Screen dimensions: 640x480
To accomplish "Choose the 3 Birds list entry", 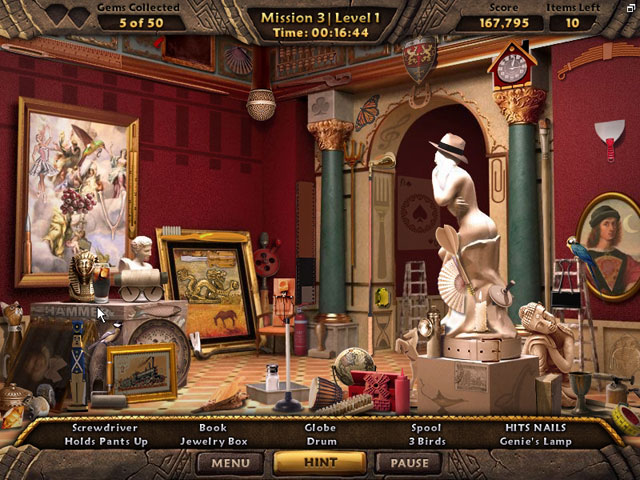I will [428, 441].
